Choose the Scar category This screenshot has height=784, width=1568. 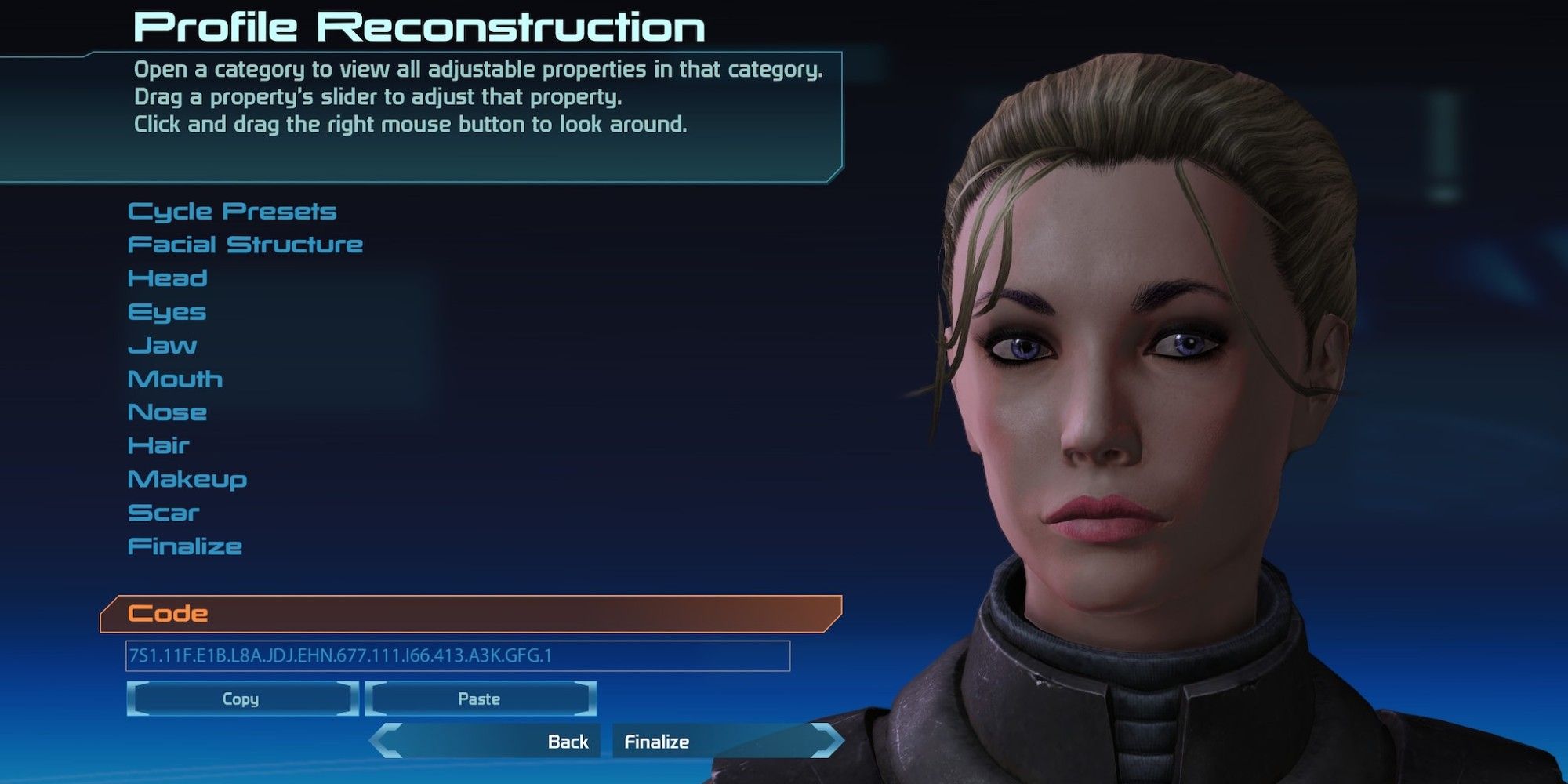pos(164,513)
